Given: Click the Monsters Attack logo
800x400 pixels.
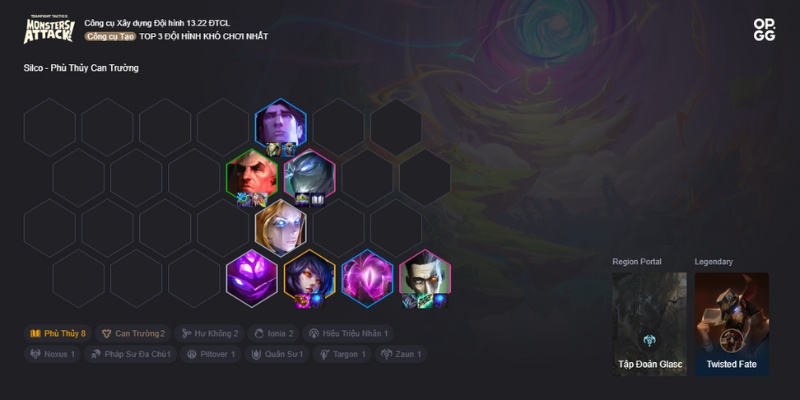Looking at the screenshot, I should (x=49, y=29).
